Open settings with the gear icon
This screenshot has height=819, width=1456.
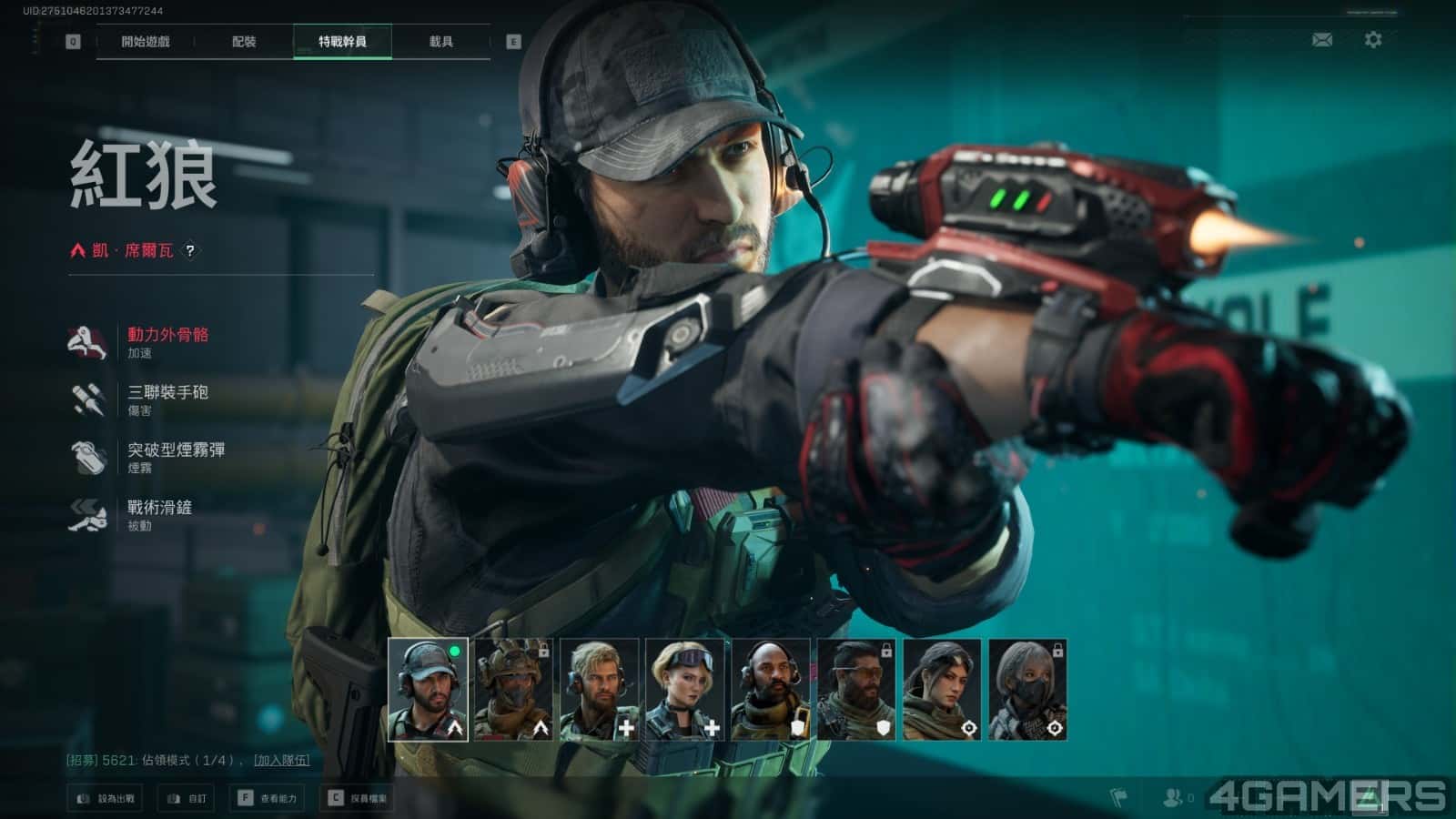tap(1373, 39)
